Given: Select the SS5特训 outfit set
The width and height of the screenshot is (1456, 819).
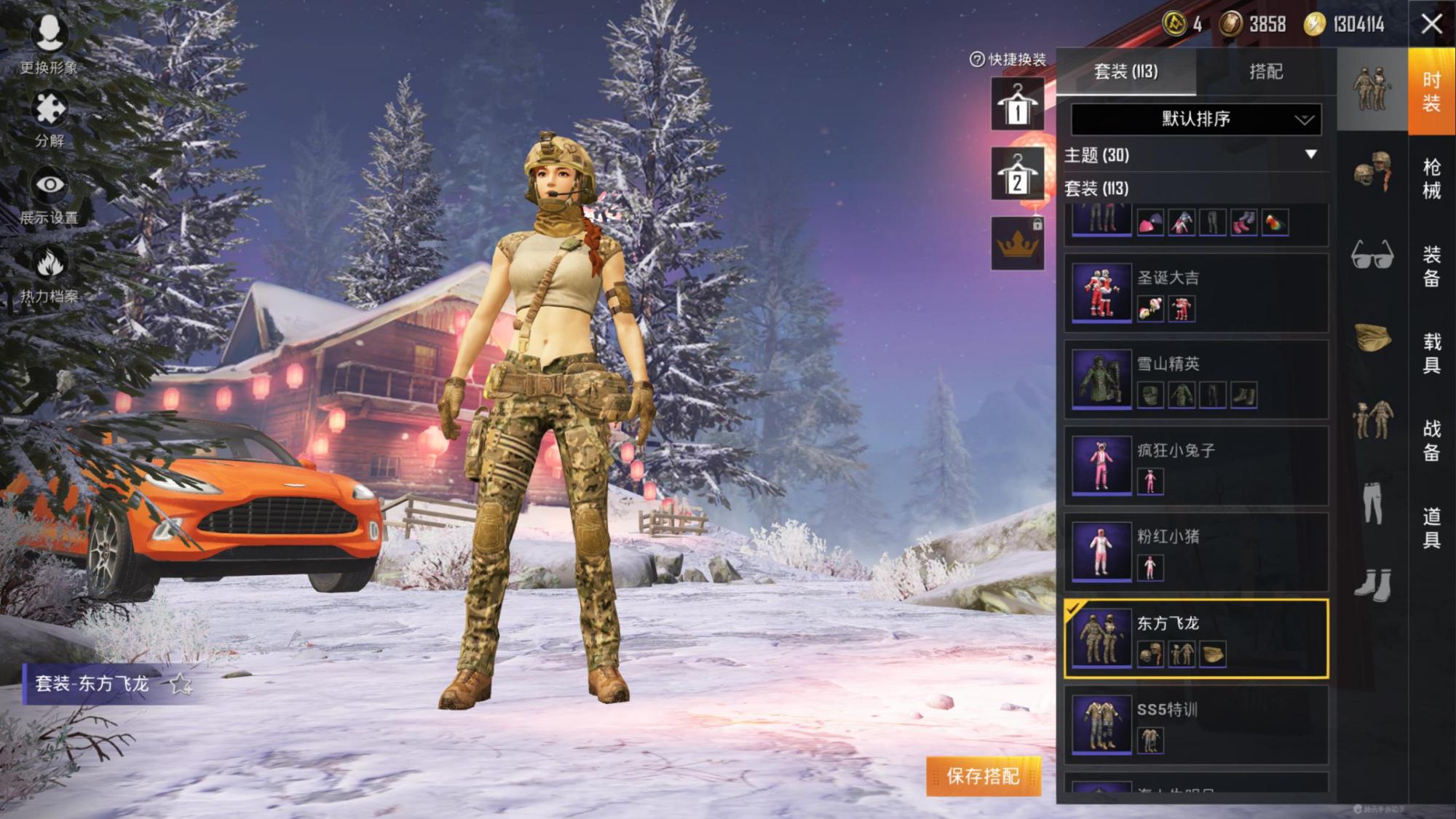Looking at the screenshot, I should (1195, 724).
